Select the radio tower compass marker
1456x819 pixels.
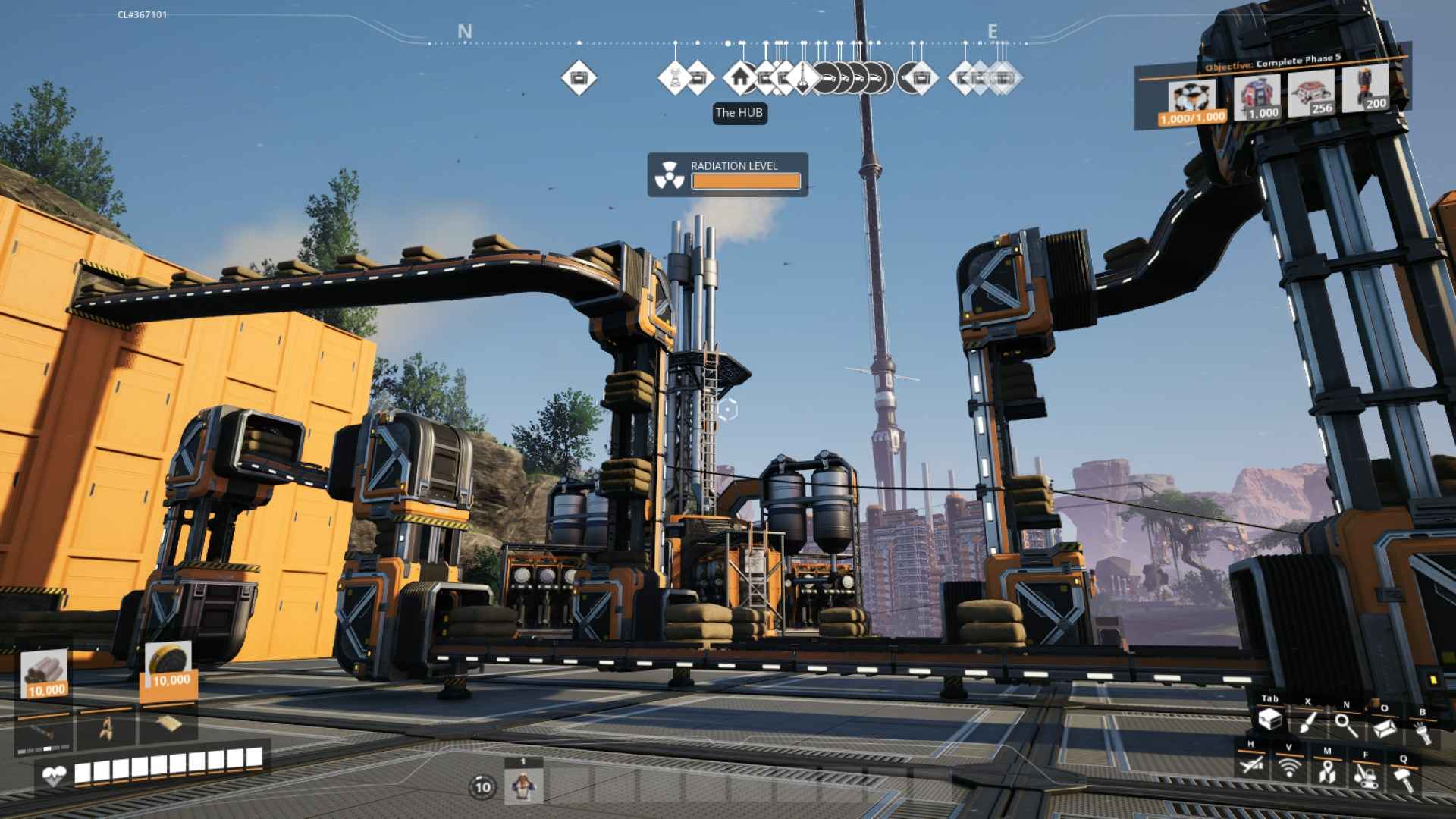(x=674, y=77)
